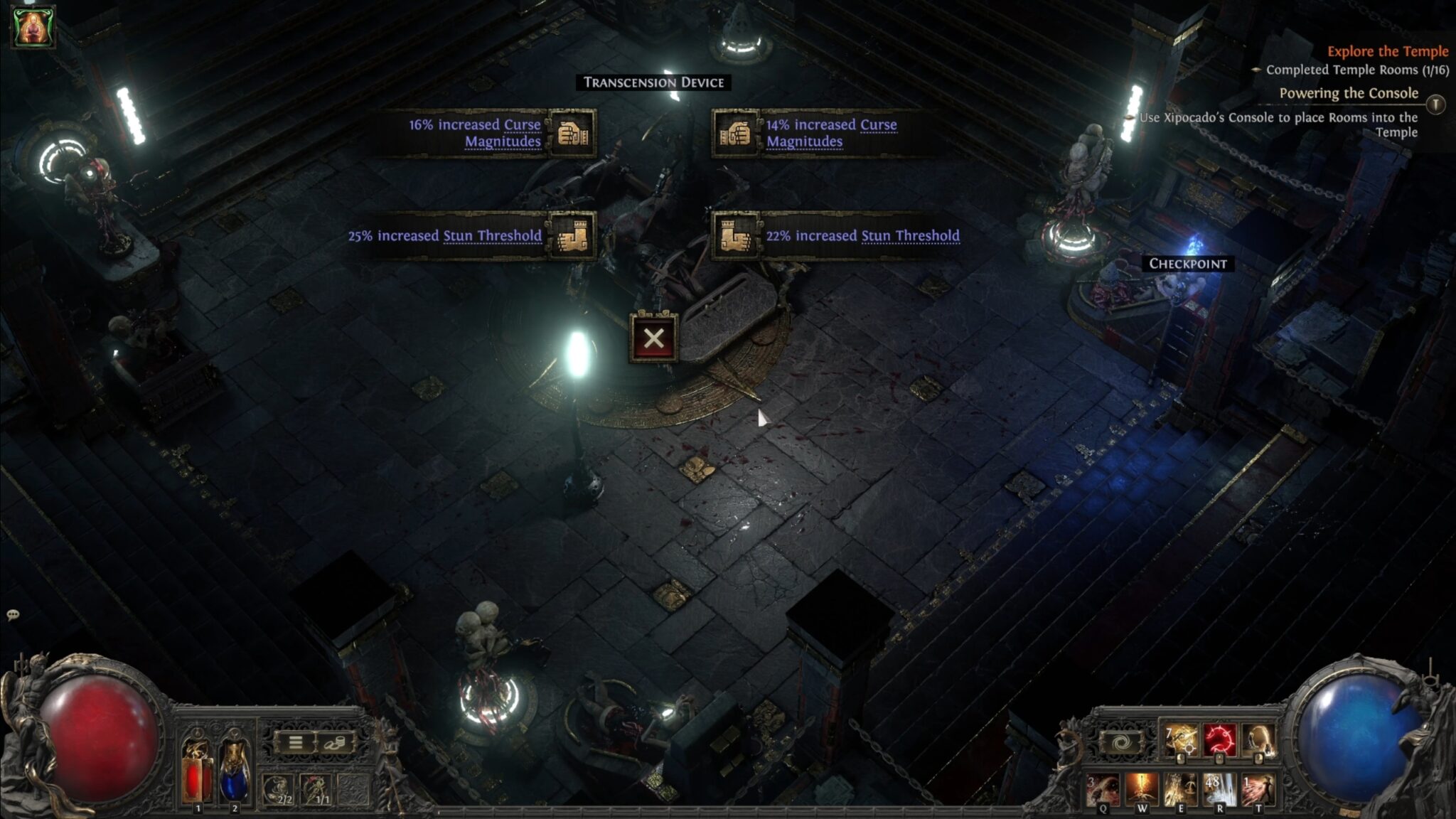This screenshot has width=1456, height=819.
Task: Collapse the Powering the Console quest tracker
Action: [x=1435, y=105]
